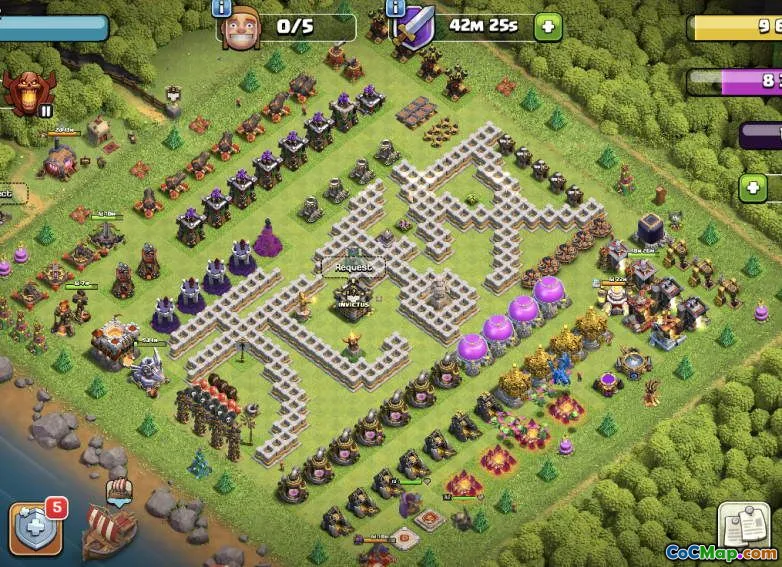
Task: Open the shield button with the 5 badge
Action: coord(36,526)
